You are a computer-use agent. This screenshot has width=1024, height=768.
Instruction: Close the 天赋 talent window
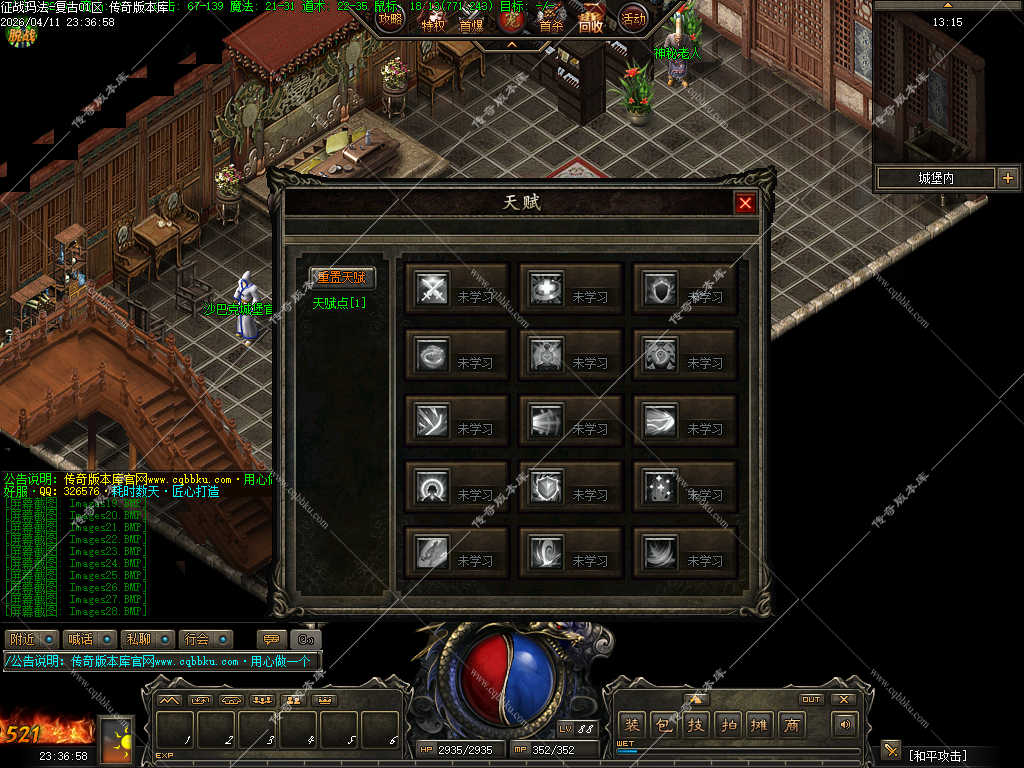pos(745,203)
